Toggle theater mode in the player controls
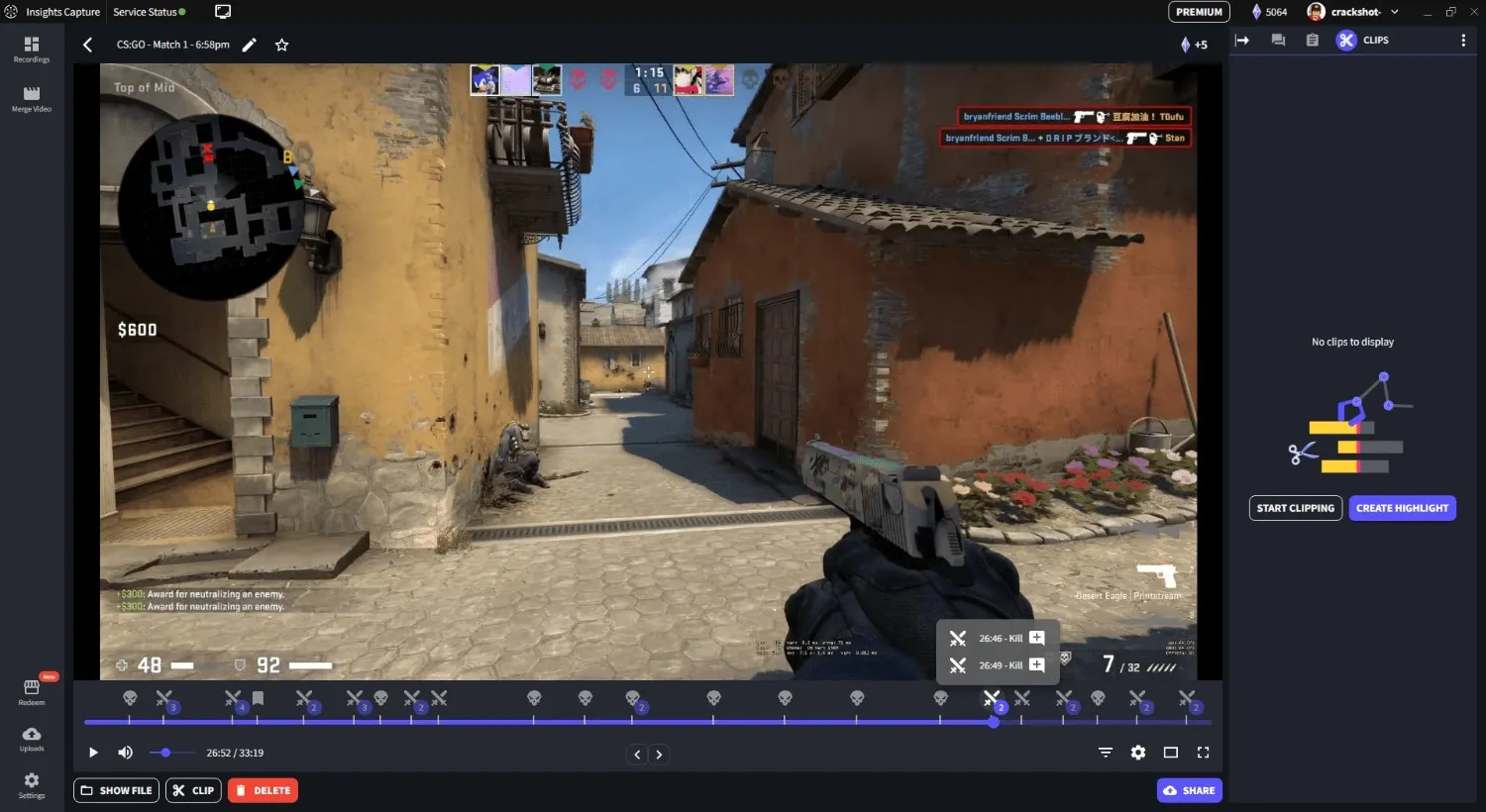Viewport: 1486px width, 812px height. click(1170, 752)
